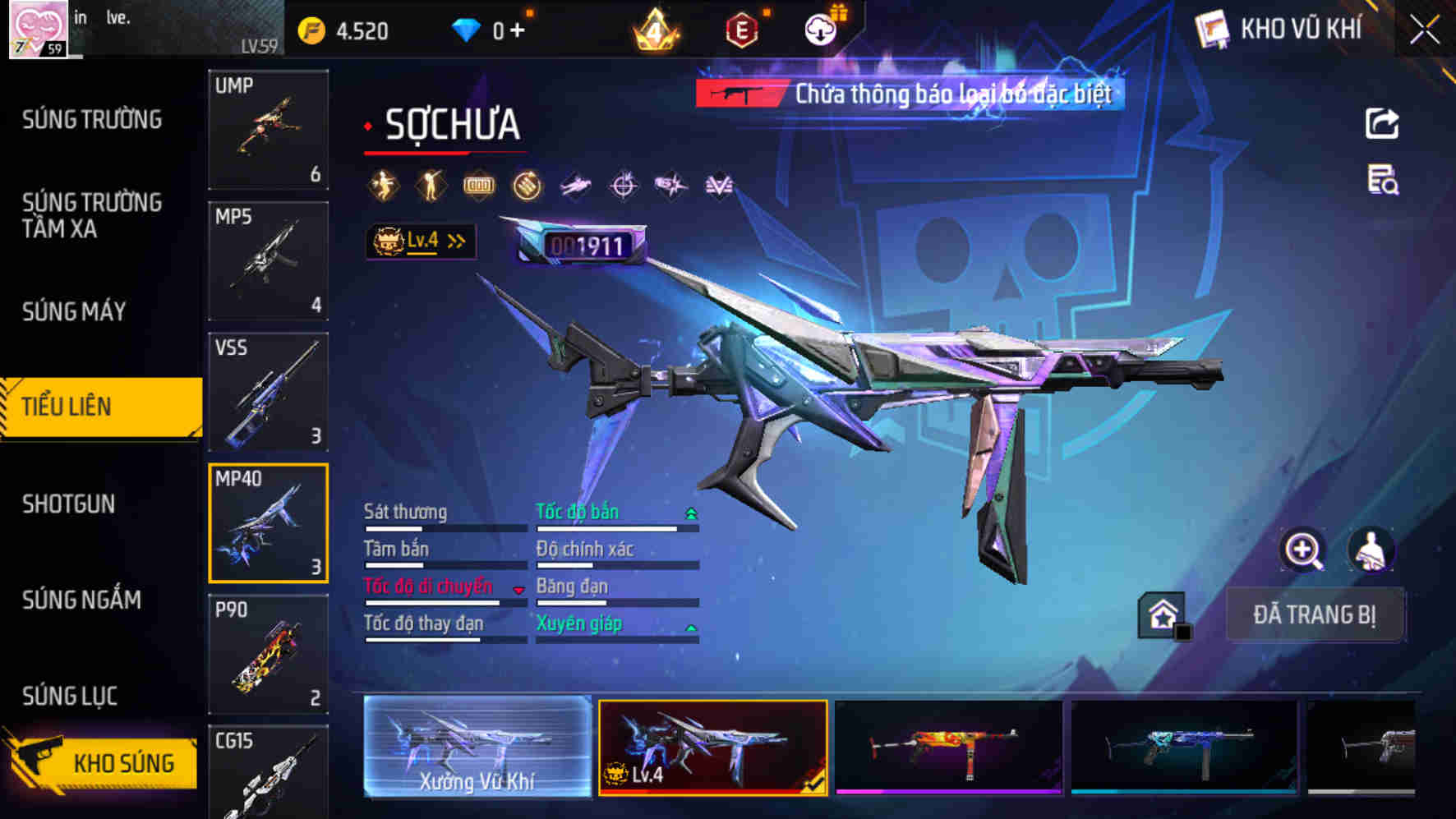Image resolution: width=1456 pixels, height=819 pixels.
Task: Select the MP40 weapon thumbnail in sidebar
Action: (269, 523)
